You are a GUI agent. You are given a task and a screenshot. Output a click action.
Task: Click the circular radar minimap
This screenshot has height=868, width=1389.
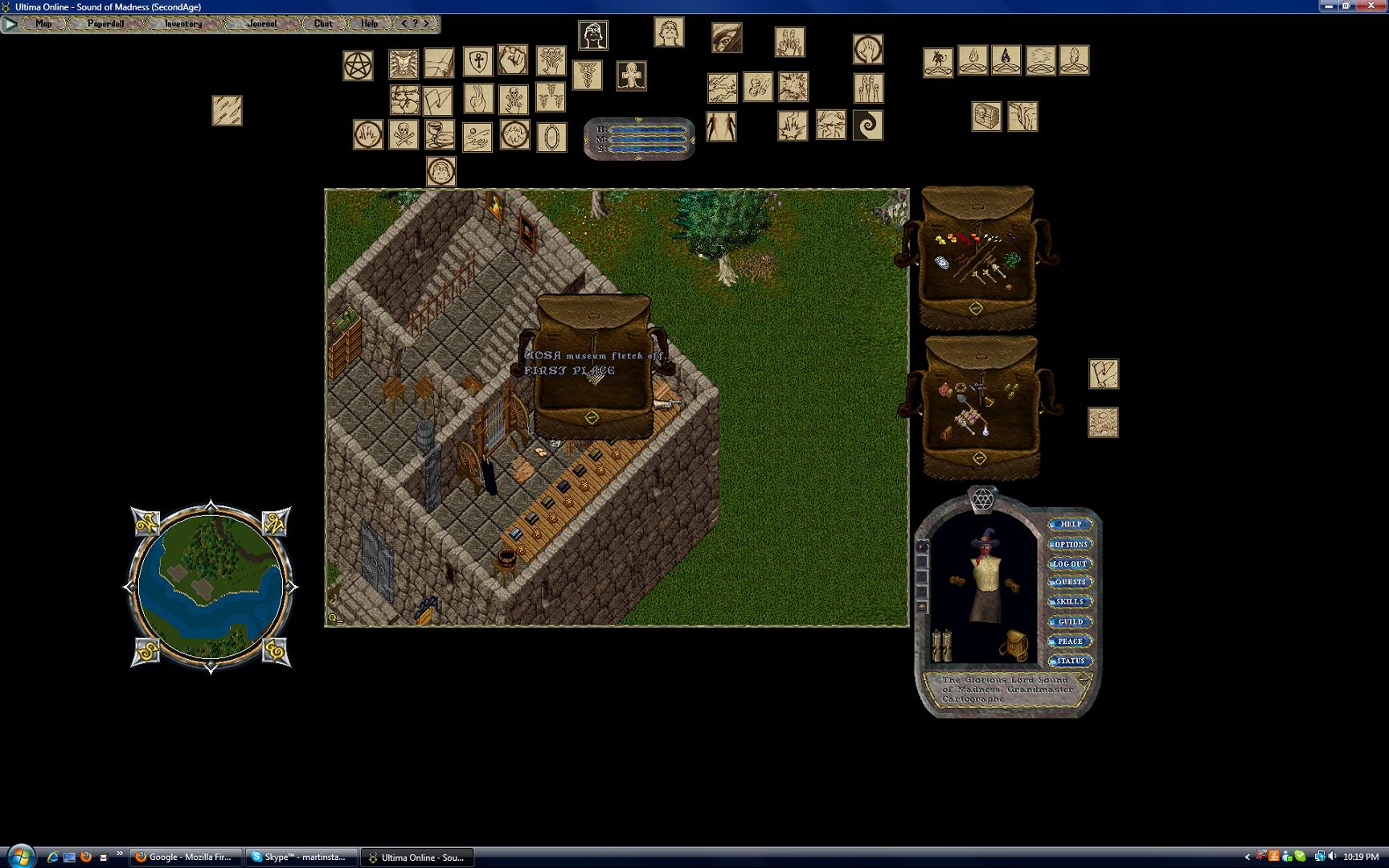(x=211, y=587)
